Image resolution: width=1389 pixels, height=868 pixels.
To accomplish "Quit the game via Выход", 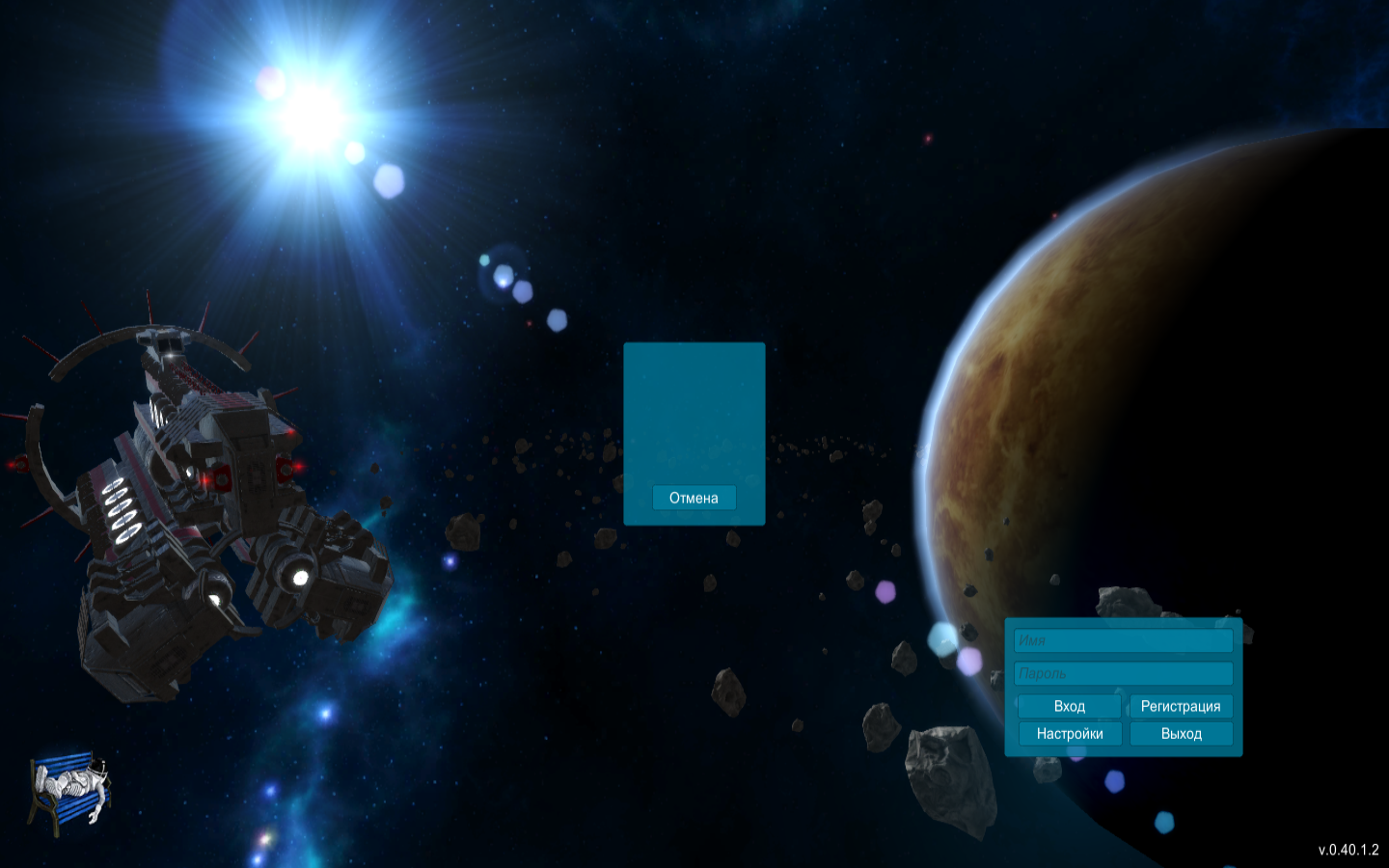I will point(1181,734).
